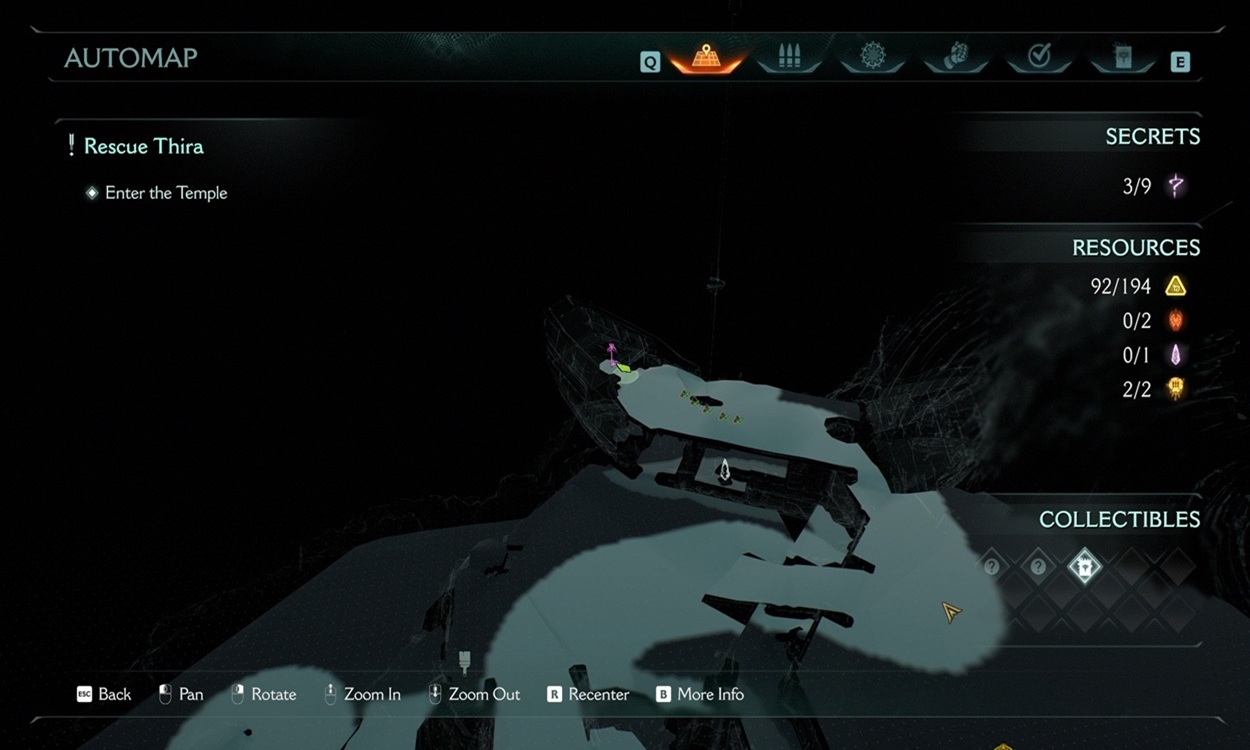
Task: Switch to the spiked gear tab
Action: (x=872, y=58)
